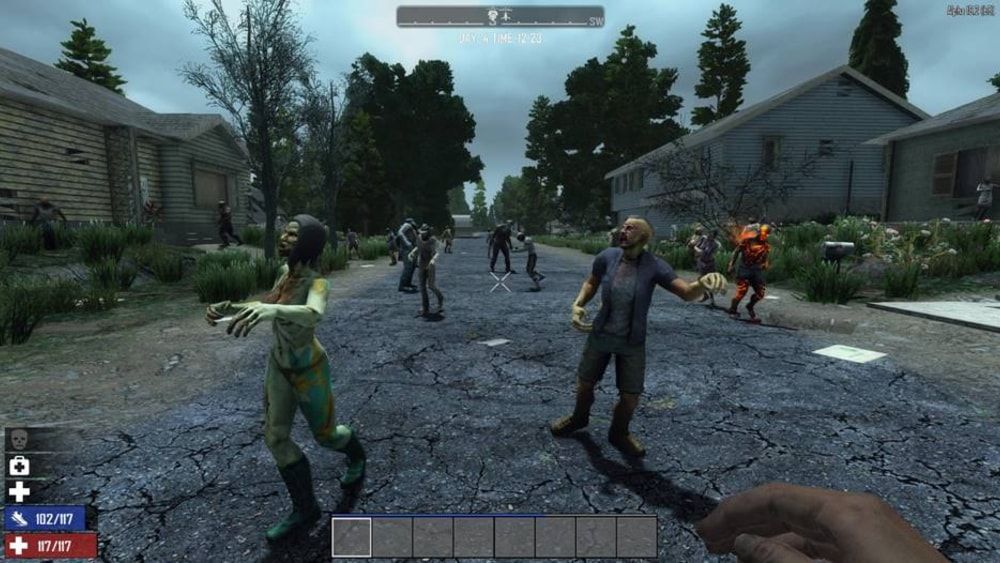This screenshot has width=1000, height=563.
Task: Select the highlighted first hotbar slot
Action: coord(352,537)
